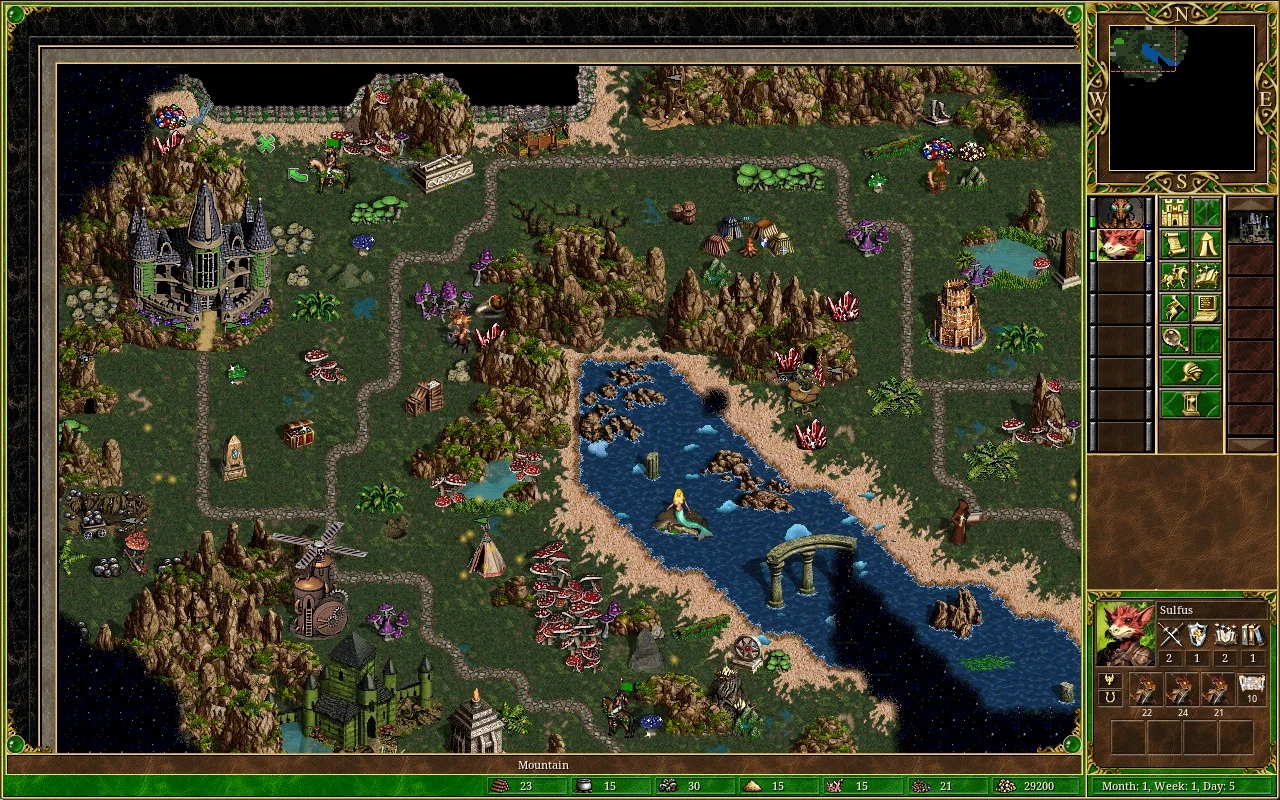
Task: Open Sulfus's spellbook
Action: [x=1205, y=275]
